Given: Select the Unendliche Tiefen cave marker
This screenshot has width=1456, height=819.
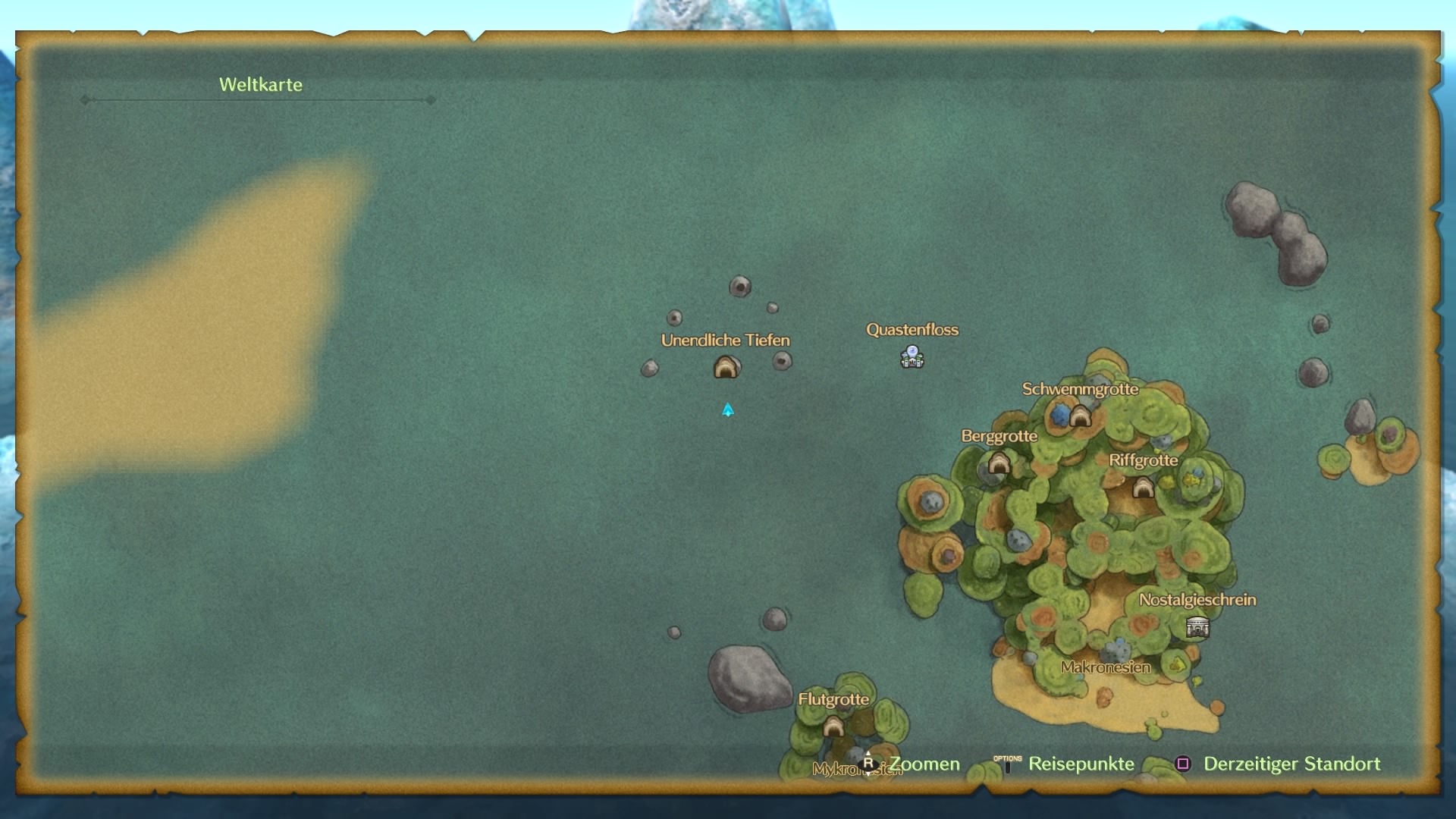Looking at the screenshot, I should (726, 368).
